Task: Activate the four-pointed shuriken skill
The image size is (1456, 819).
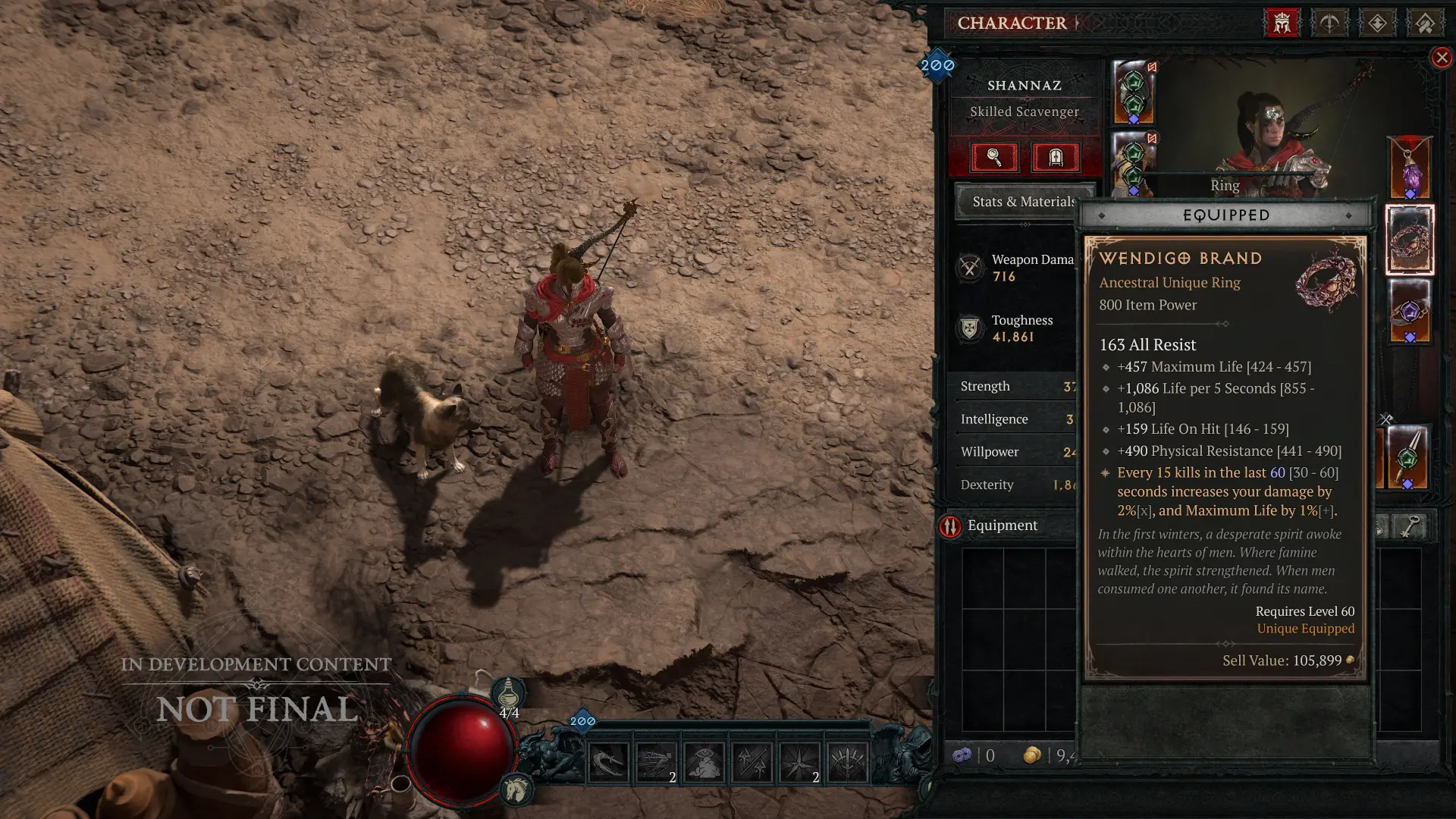Action: (x=799, y=761)
